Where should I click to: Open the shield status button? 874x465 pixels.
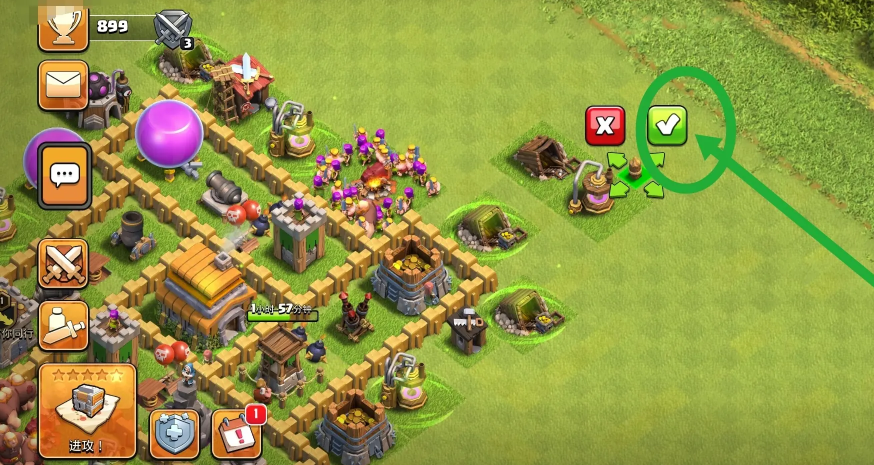pos(174,434)
